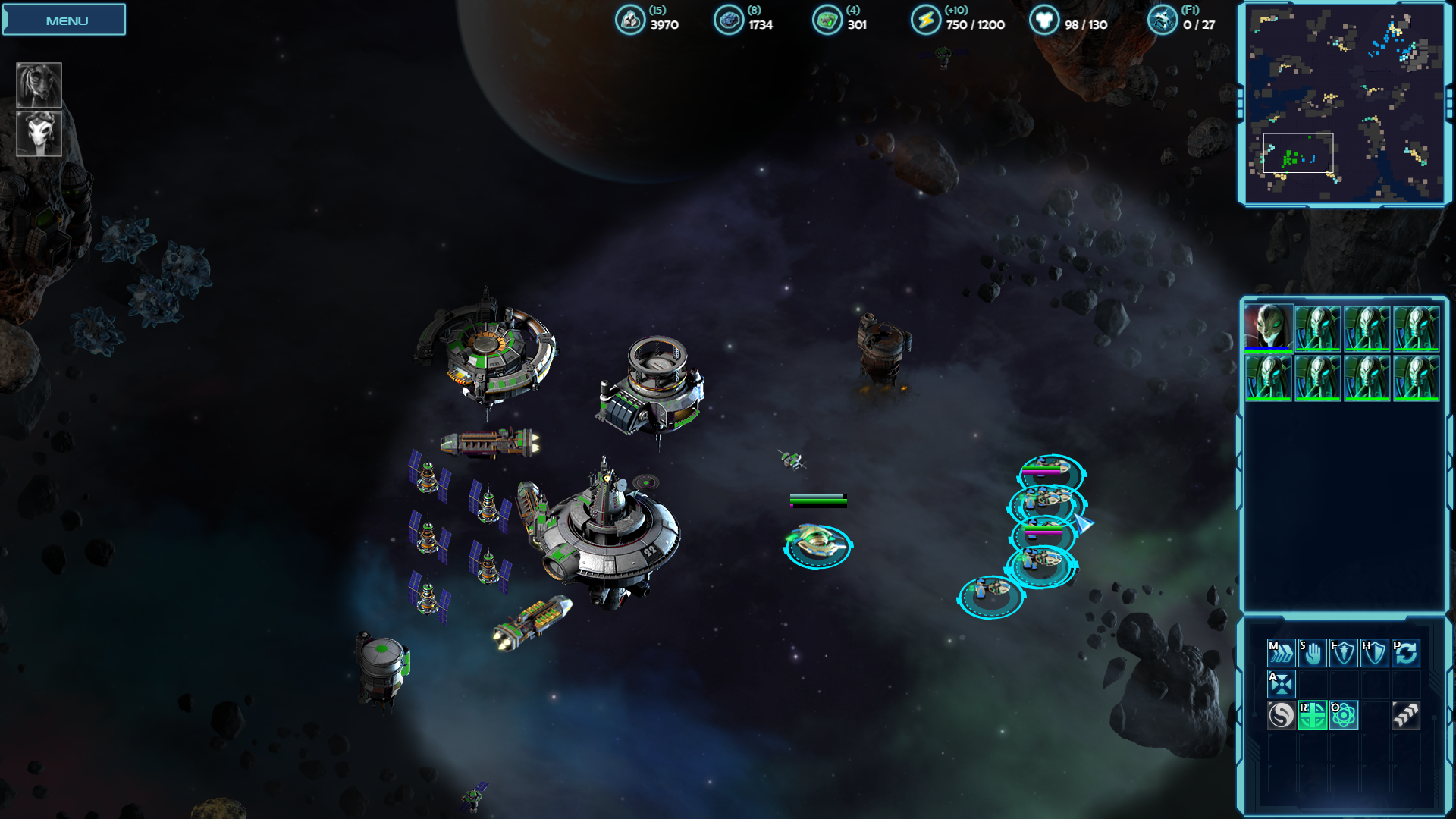
Task: Click the grey triple-chevron rank icon
Action: click(1406, 715)
